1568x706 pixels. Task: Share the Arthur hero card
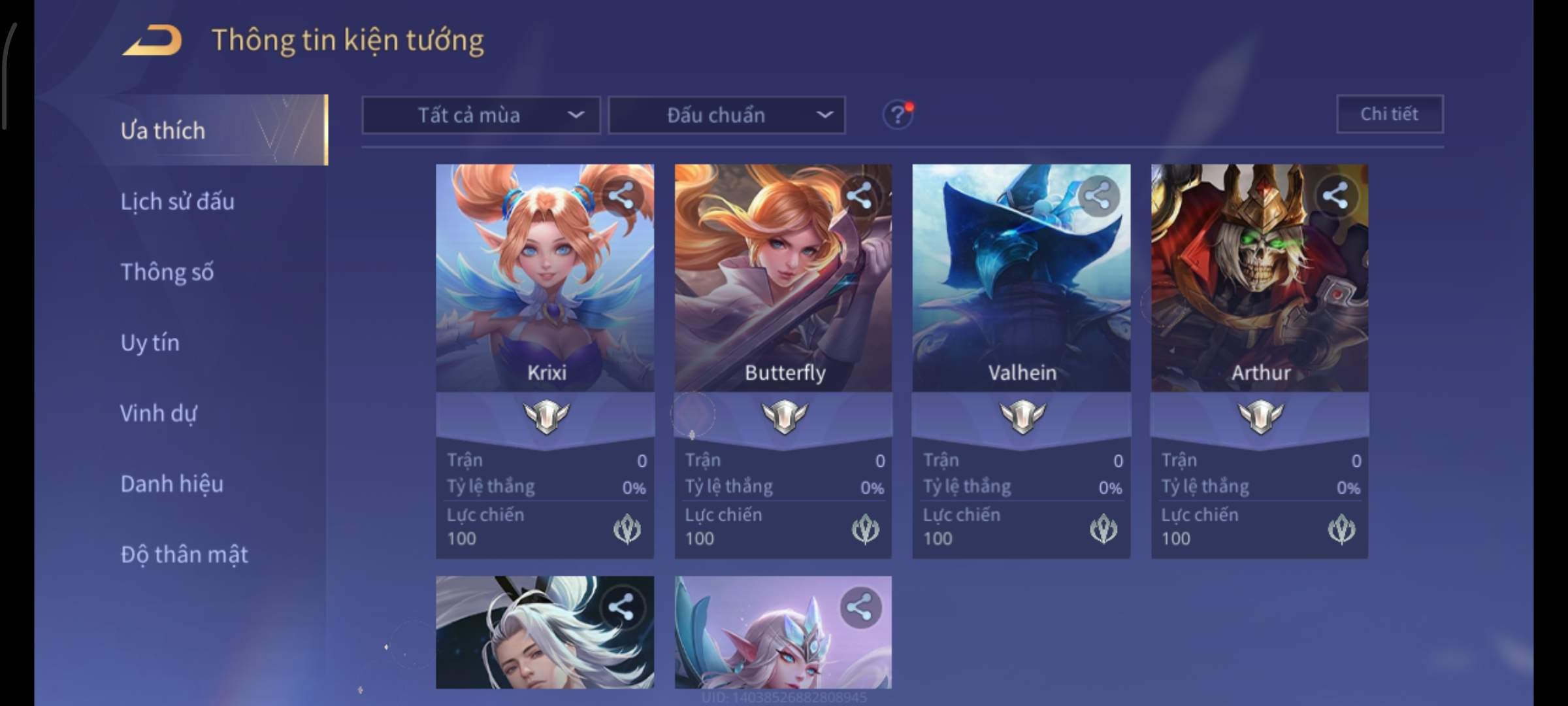[x=1335, y=195]
